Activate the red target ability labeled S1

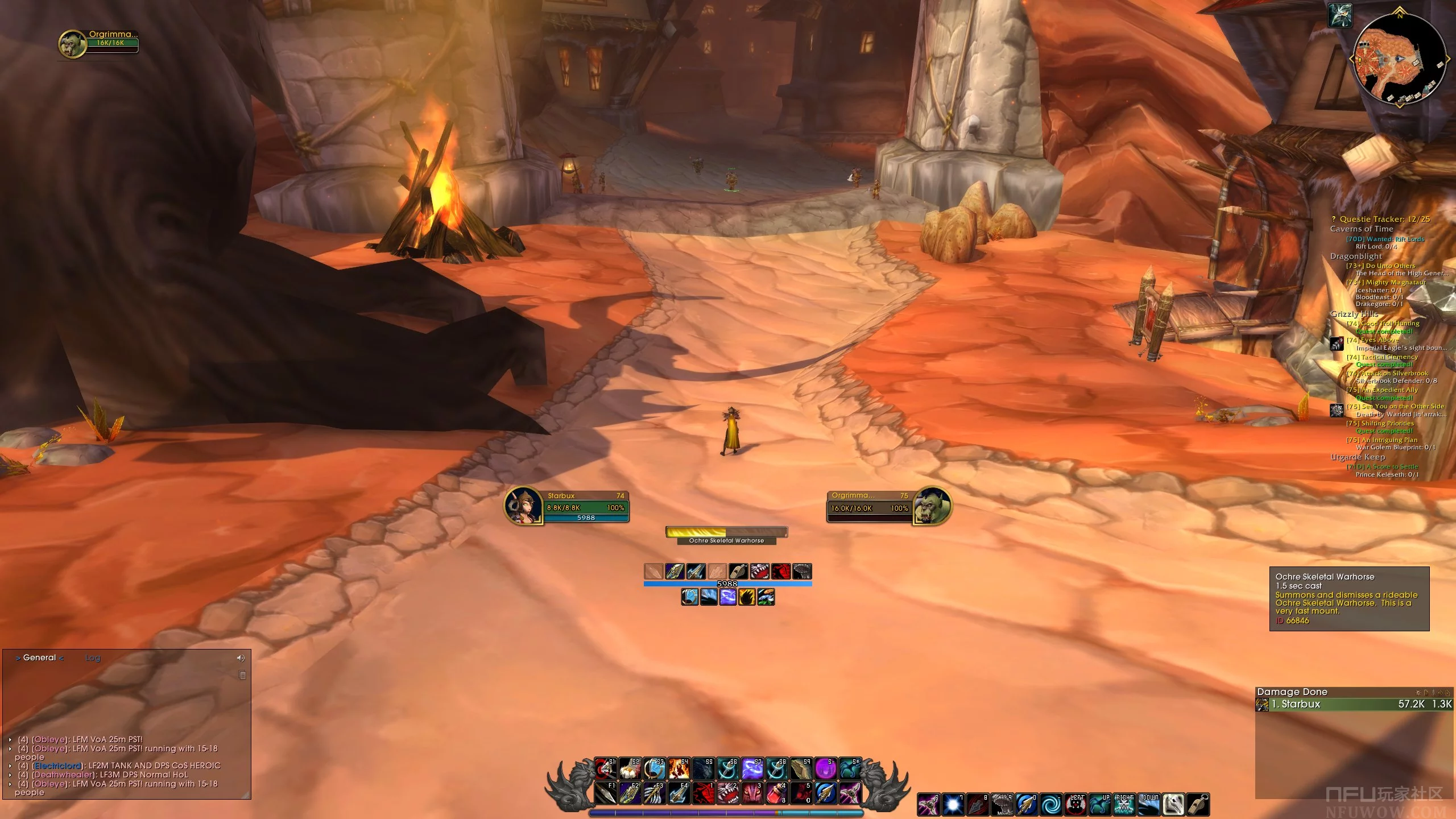(x=605, y=769)
